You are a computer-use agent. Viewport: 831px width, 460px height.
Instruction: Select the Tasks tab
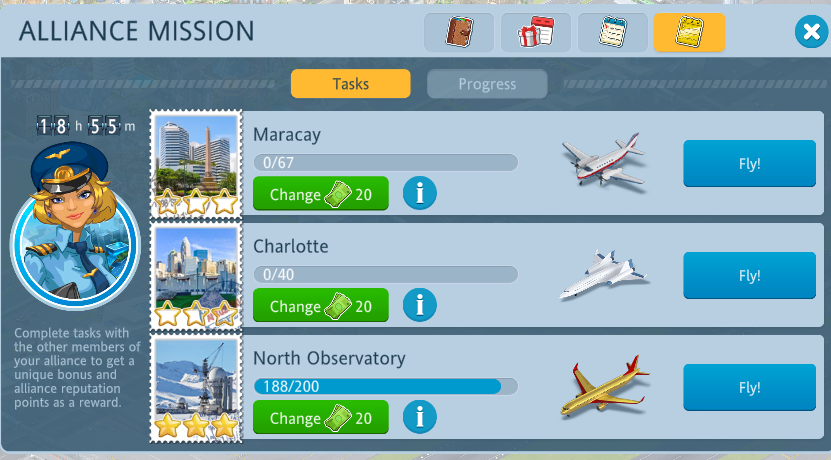350,84
